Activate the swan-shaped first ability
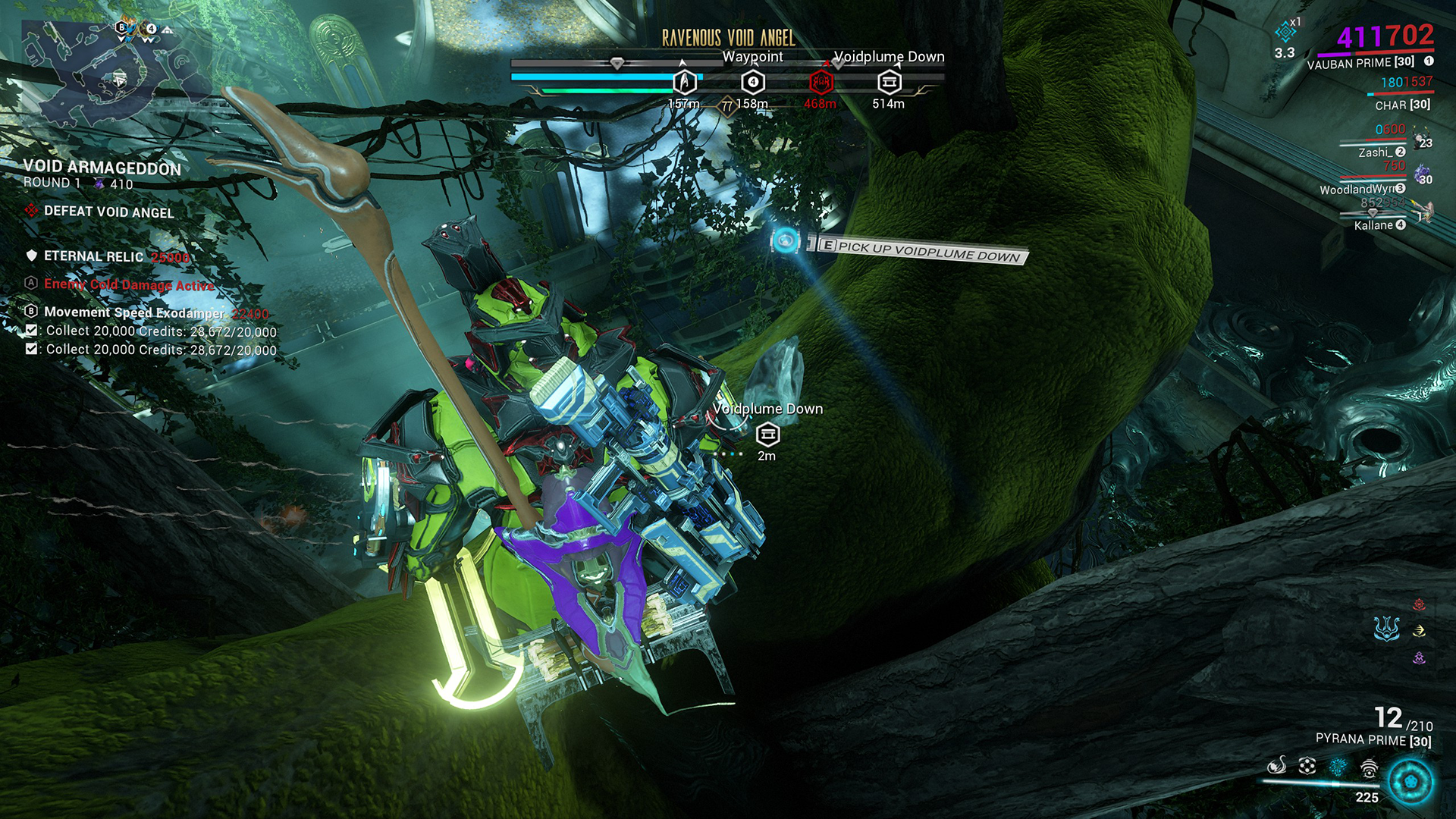 click(x=1277, y=766)
